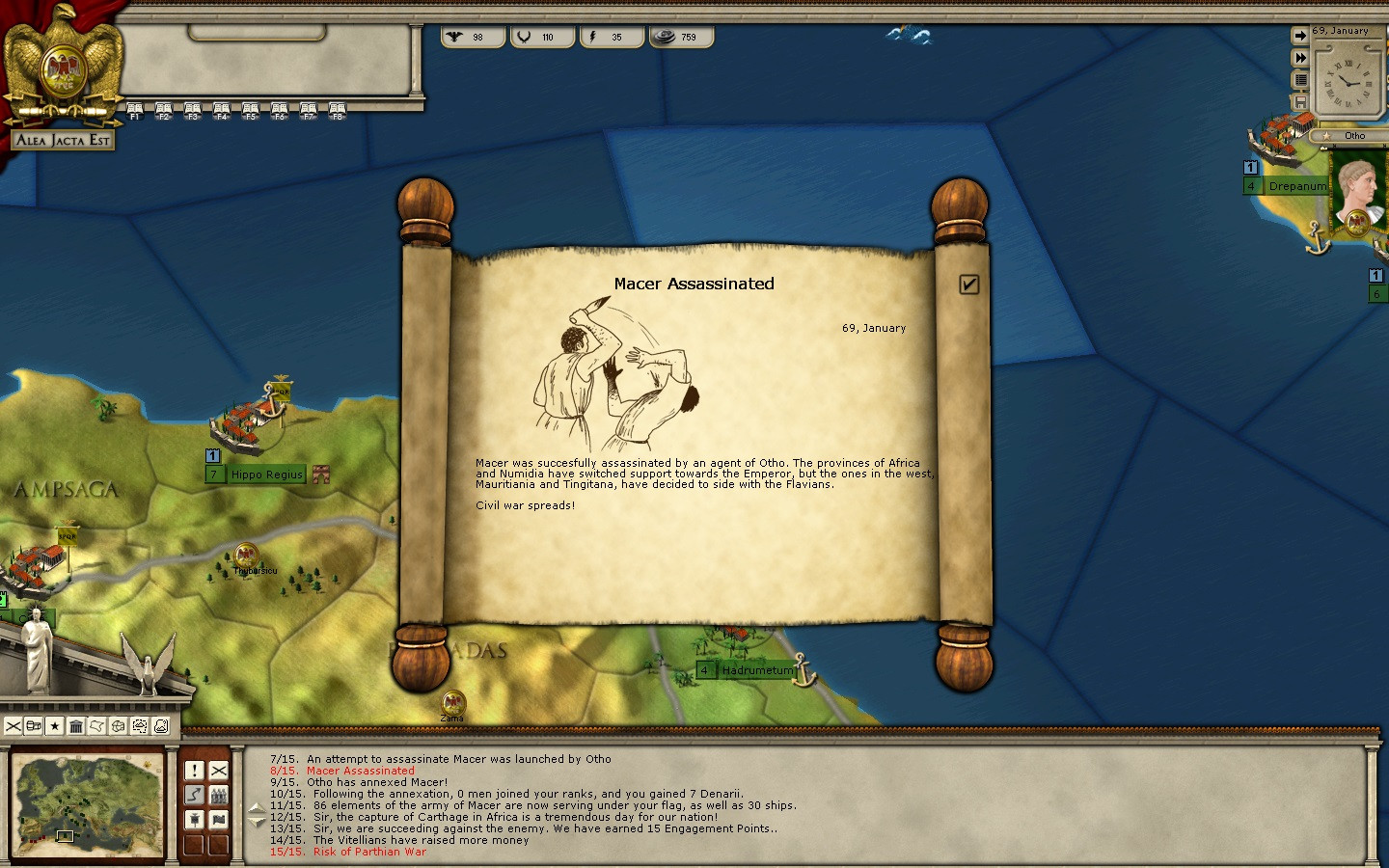The width and height of the screenshot is (1389, 868).
Task: Save the game with the floppy disk icon
Action: [x=1300, y=101]
